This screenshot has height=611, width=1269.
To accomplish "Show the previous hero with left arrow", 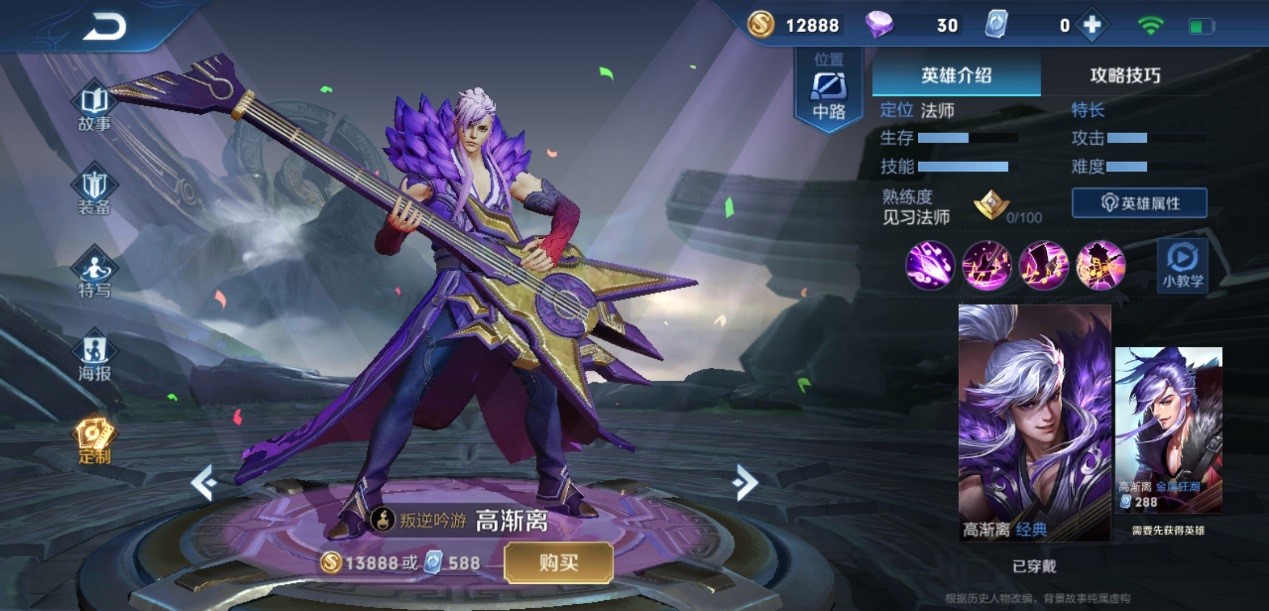I will pyautogui.click(x=204, y=484).
